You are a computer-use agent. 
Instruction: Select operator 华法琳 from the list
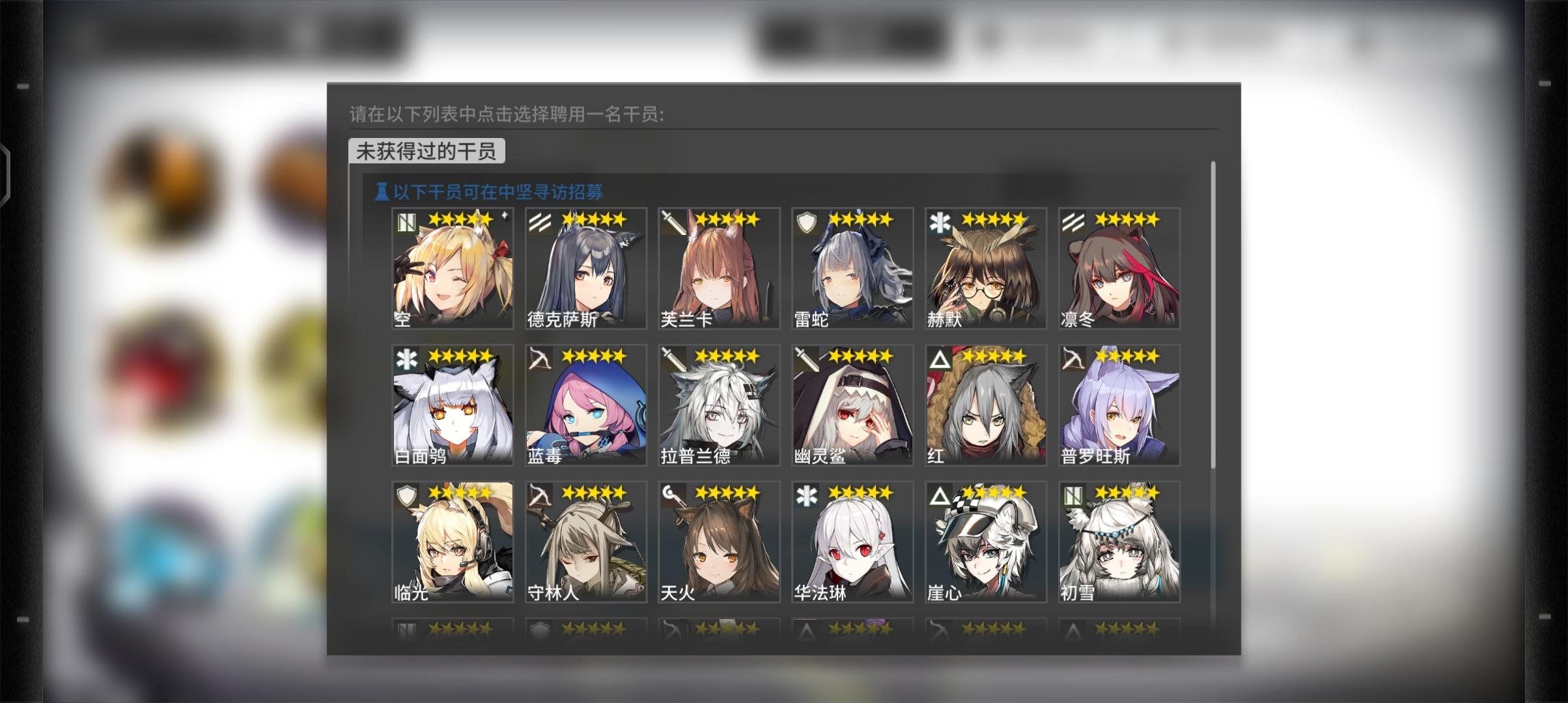pyautogui.click(x=852, y=540)
